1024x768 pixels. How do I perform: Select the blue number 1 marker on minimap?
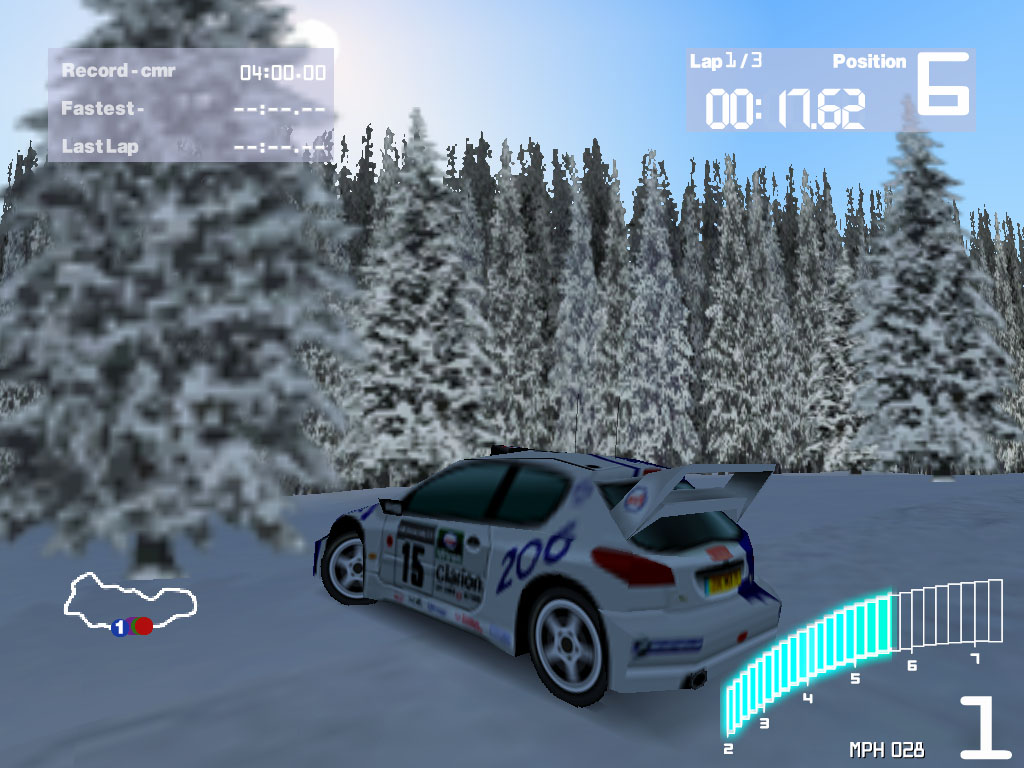tap(119, 628)
